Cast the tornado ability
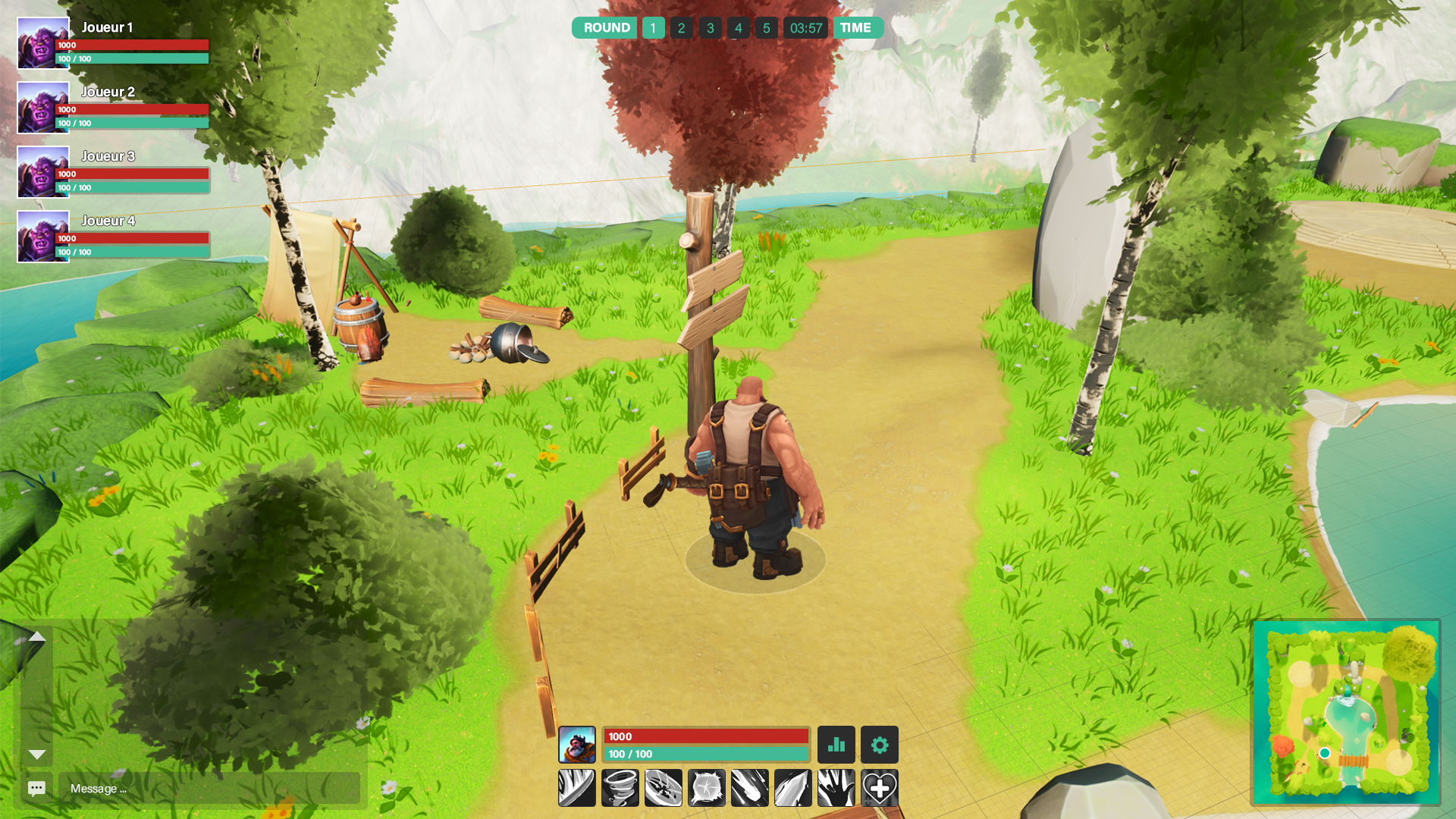 (620, 788)
